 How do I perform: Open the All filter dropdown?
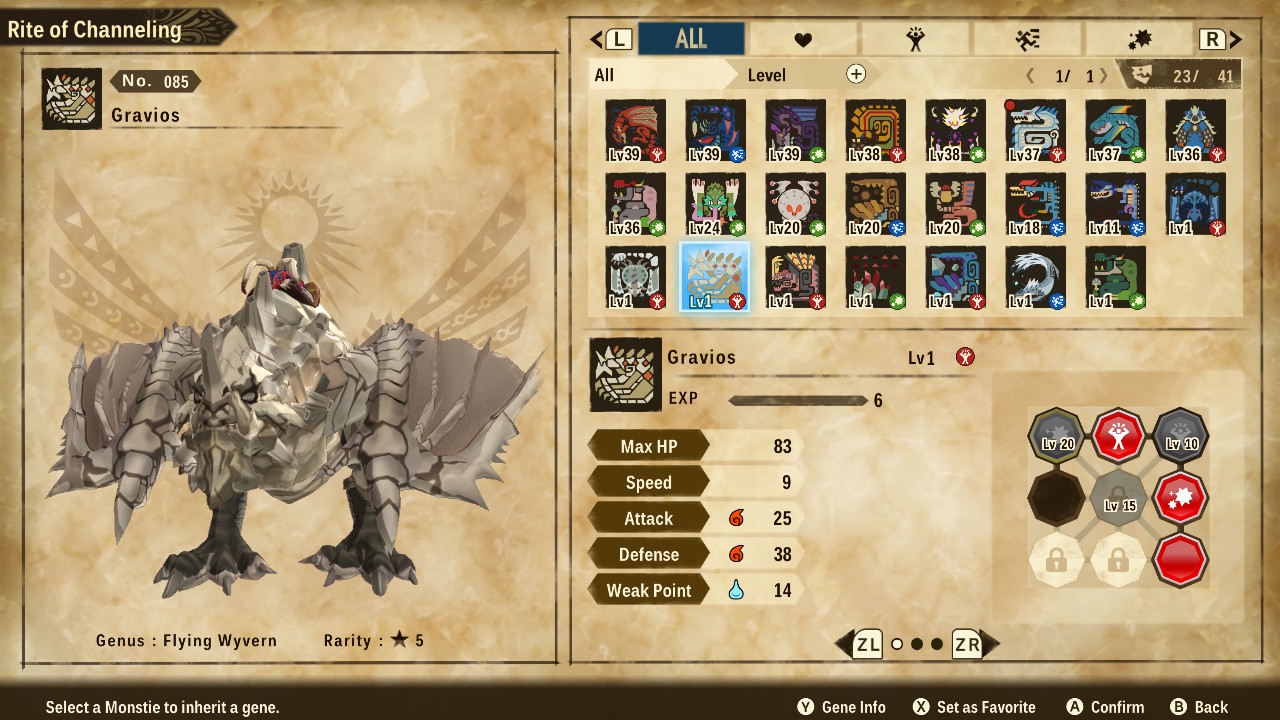660,75
